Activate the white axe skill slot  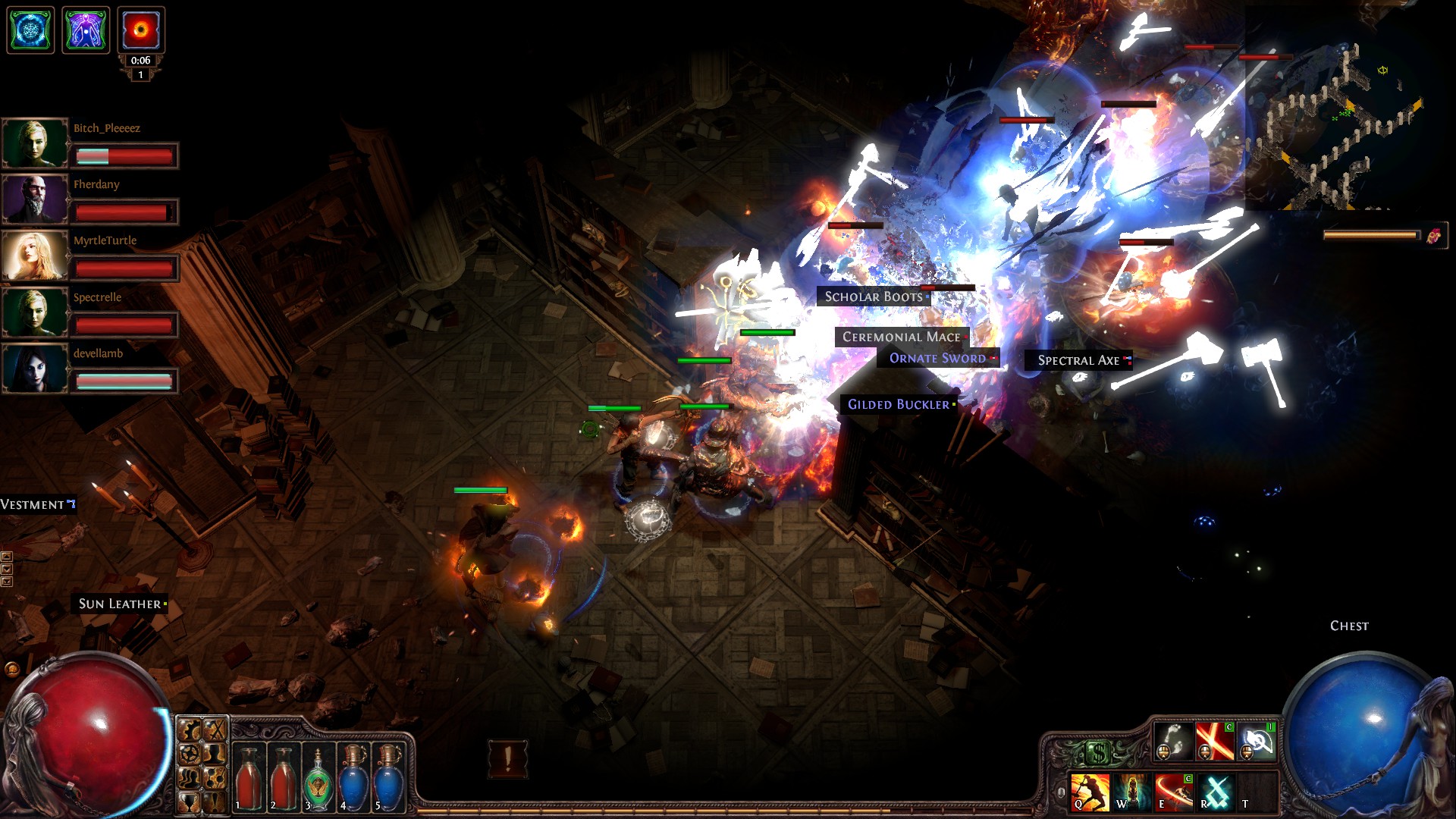[1257, 741]
